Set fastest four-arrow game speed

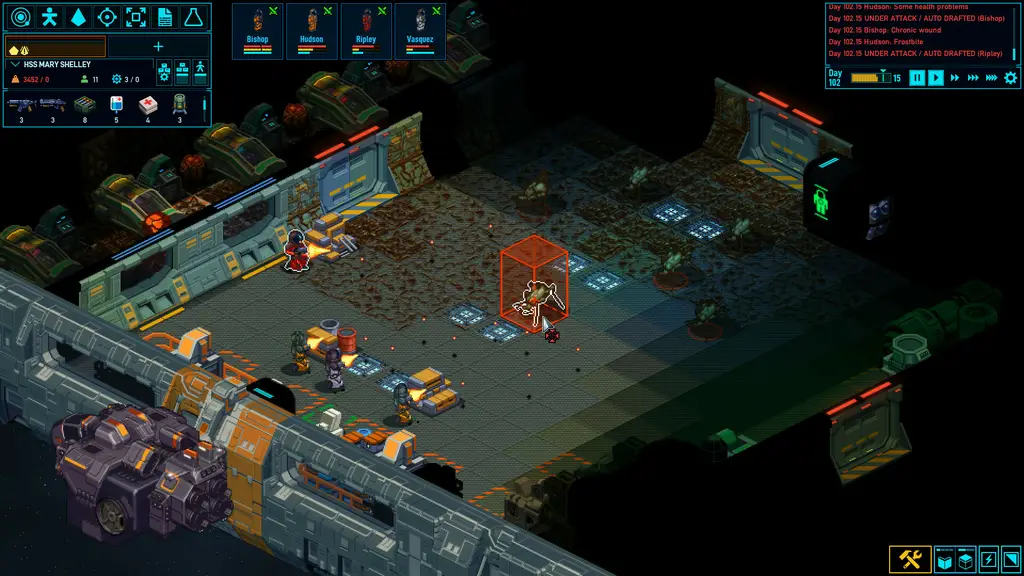click(x=991, y=78)
